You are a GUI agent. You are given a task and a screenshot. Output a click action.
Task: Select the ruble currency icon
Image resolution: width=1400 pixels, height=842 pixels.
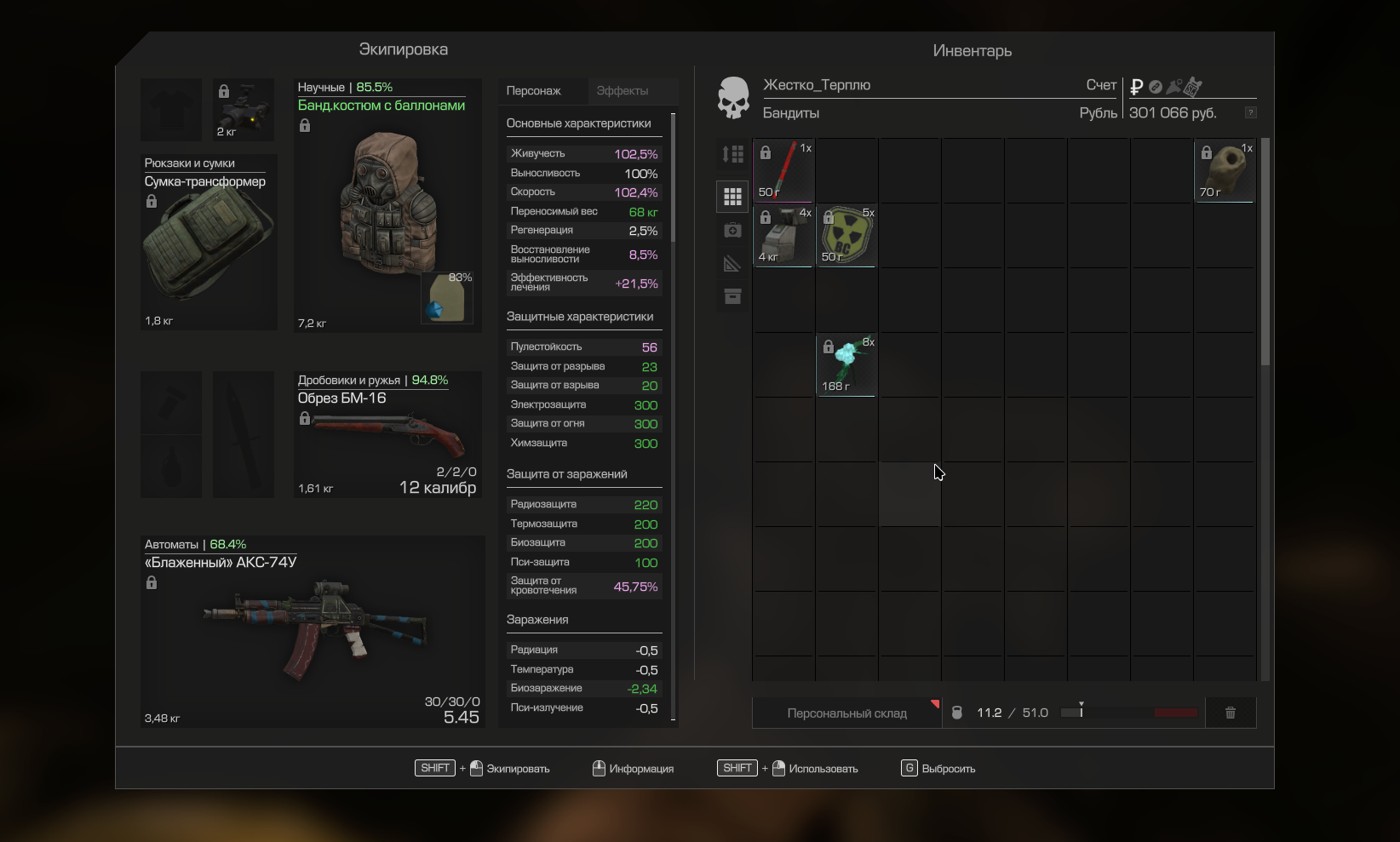1136,87
